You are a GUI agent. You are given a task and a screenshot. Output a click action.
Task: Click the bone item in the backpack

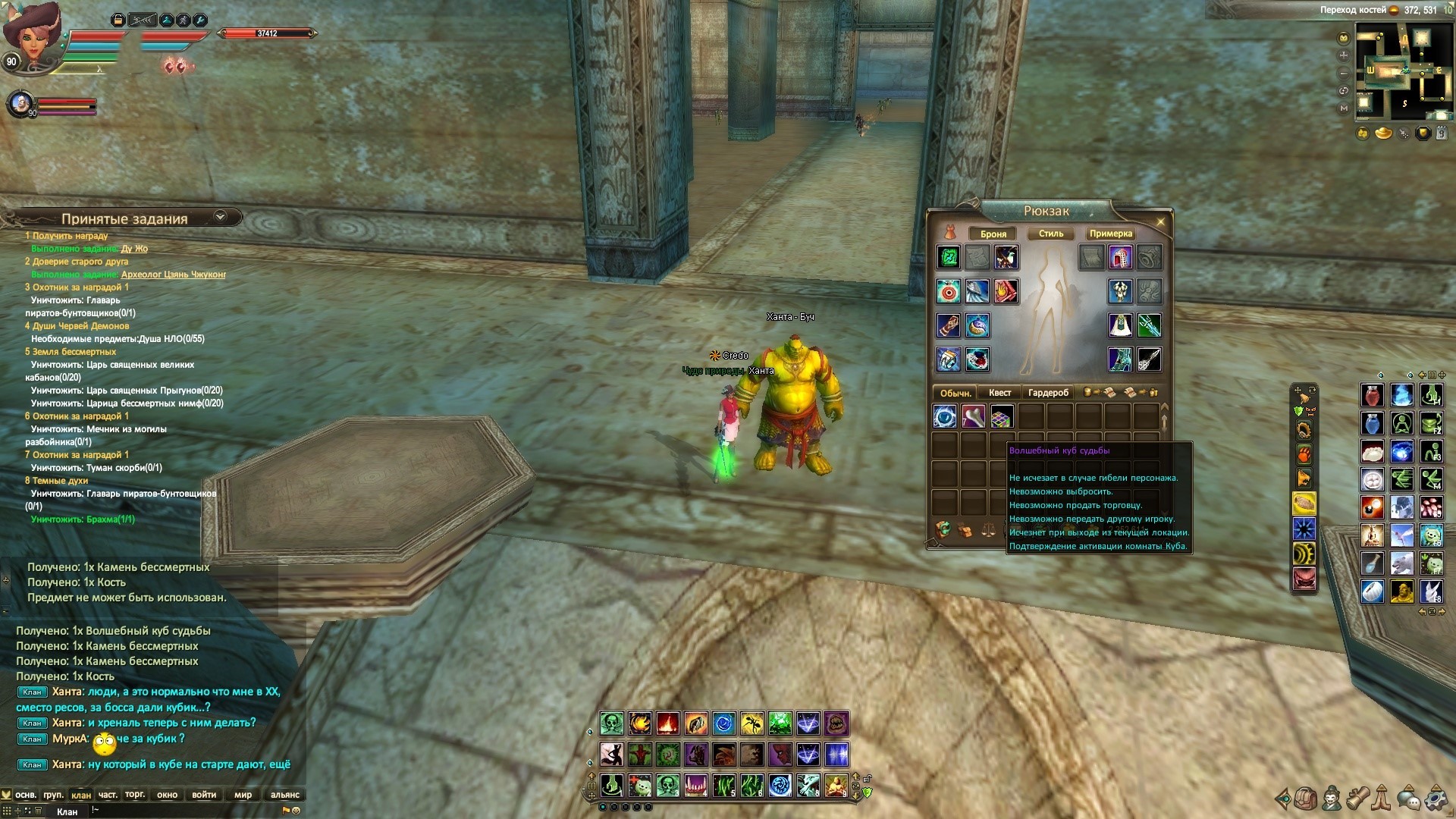point(974,416)
